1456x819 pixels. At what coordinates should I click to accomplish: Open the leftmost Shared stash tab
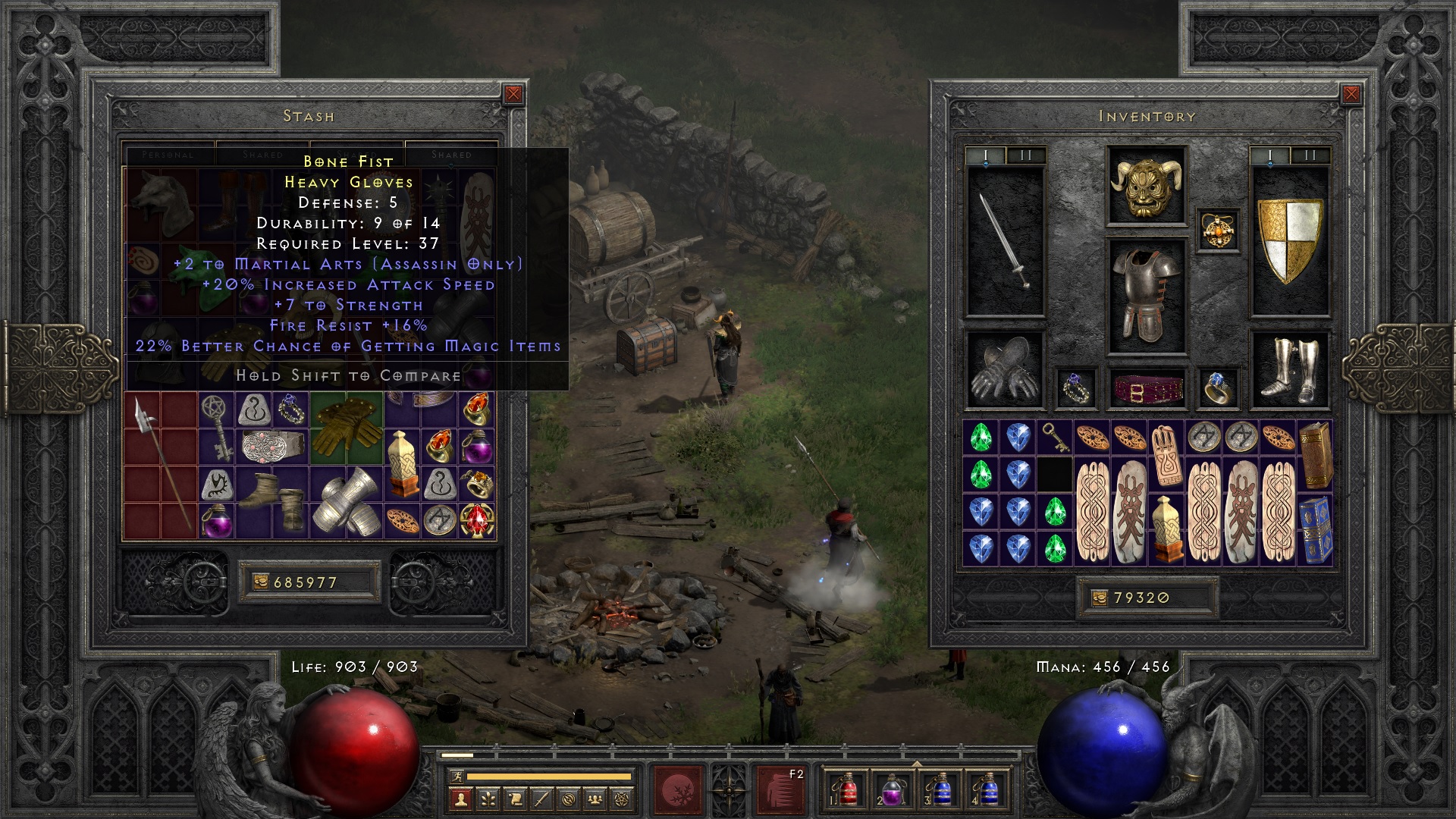tap(262, 155)
